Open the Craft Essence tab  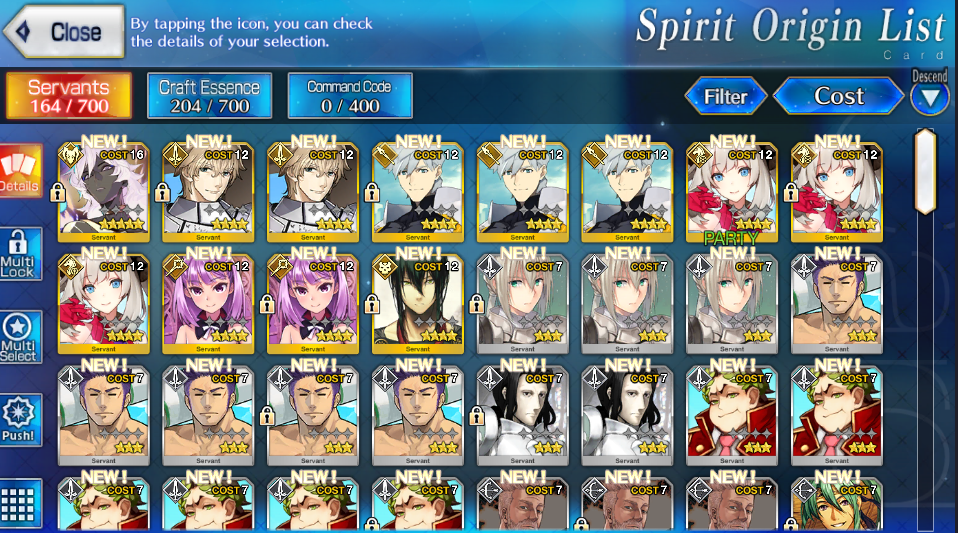click(x=209, y=96)
